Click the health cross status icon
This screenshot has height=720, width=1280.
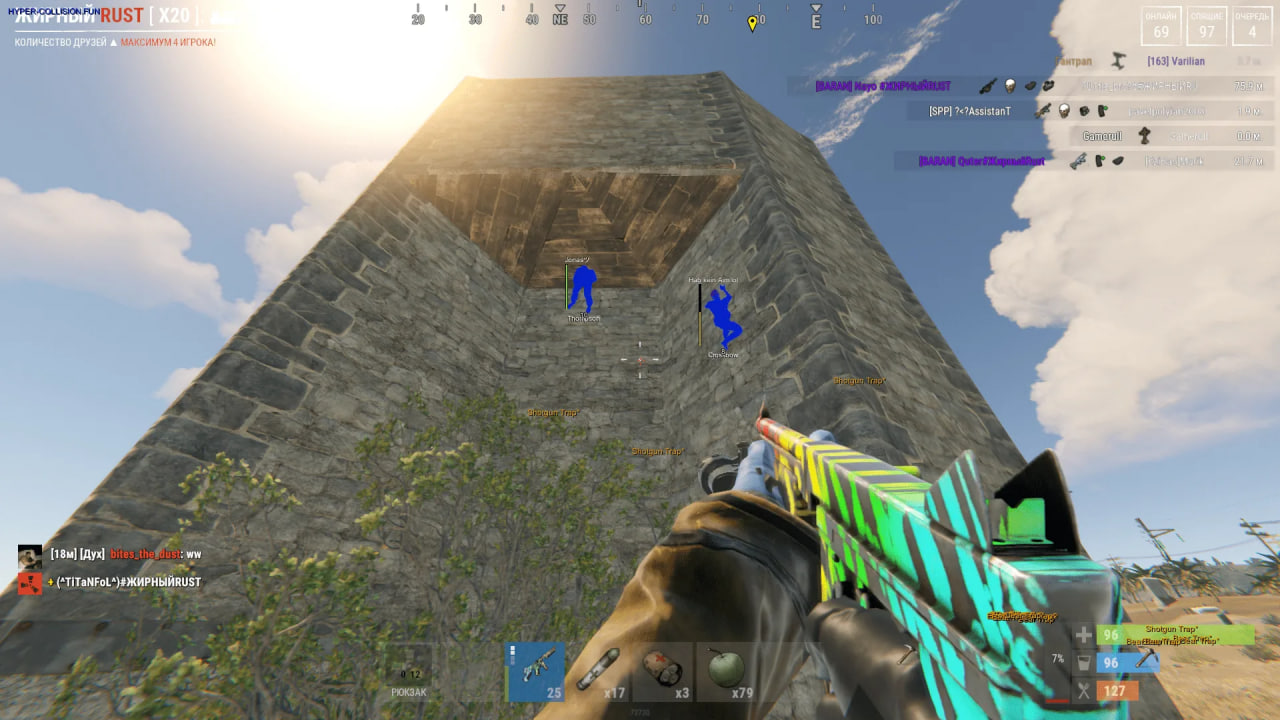[x=1084, y=634]
